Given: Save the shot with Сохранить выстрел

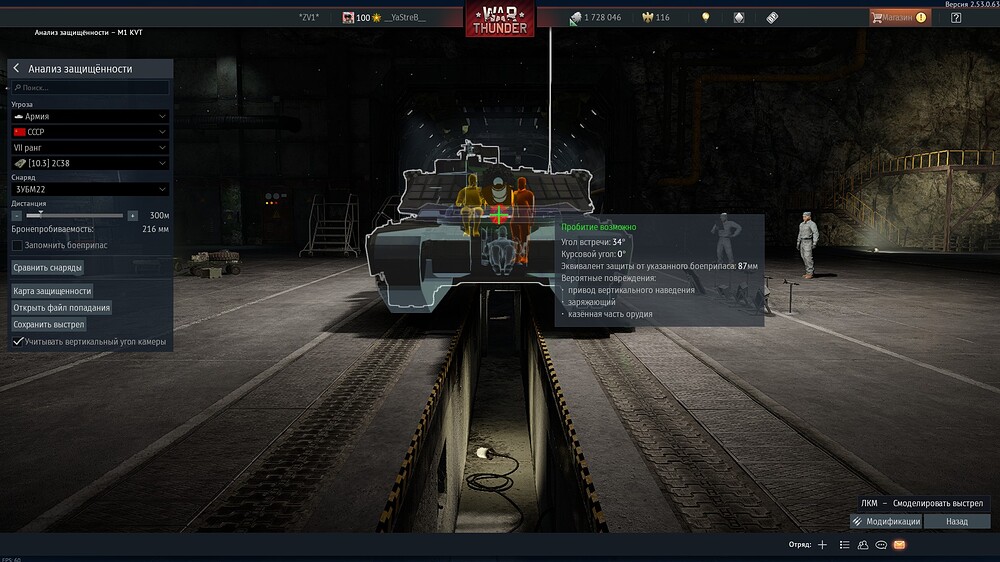Looking at the screenshot, I should 49,325.
